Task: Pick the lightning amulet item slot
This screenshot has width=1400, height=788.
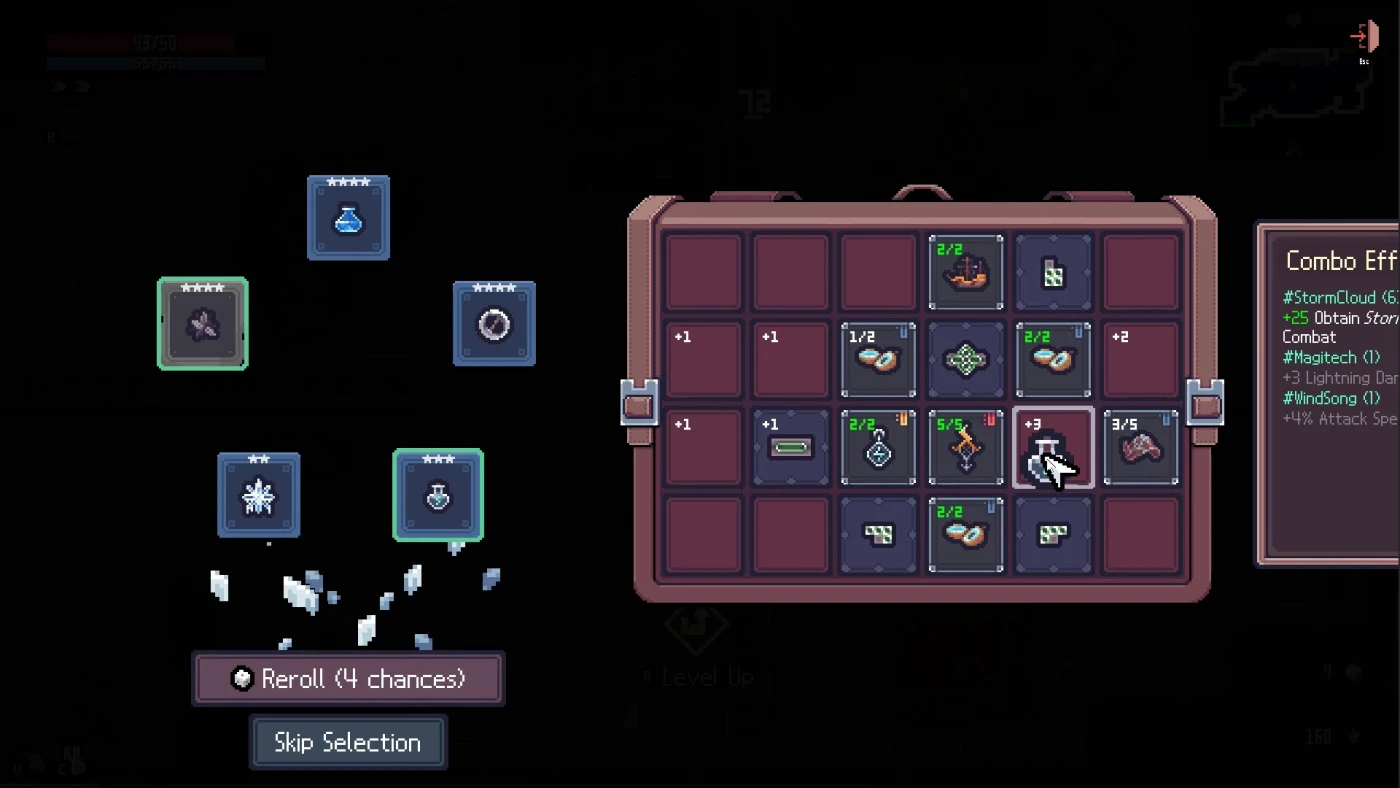Action: pos(878,448)
